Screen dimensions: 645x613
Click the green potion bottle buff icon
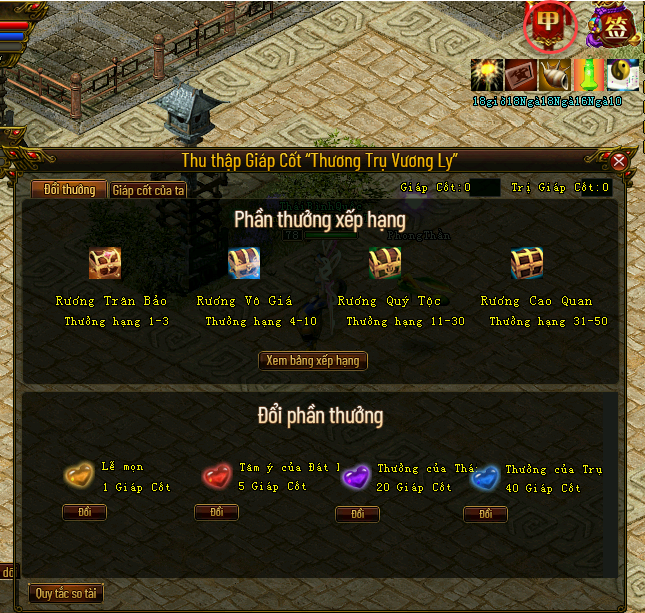click(x=589, y=76)
